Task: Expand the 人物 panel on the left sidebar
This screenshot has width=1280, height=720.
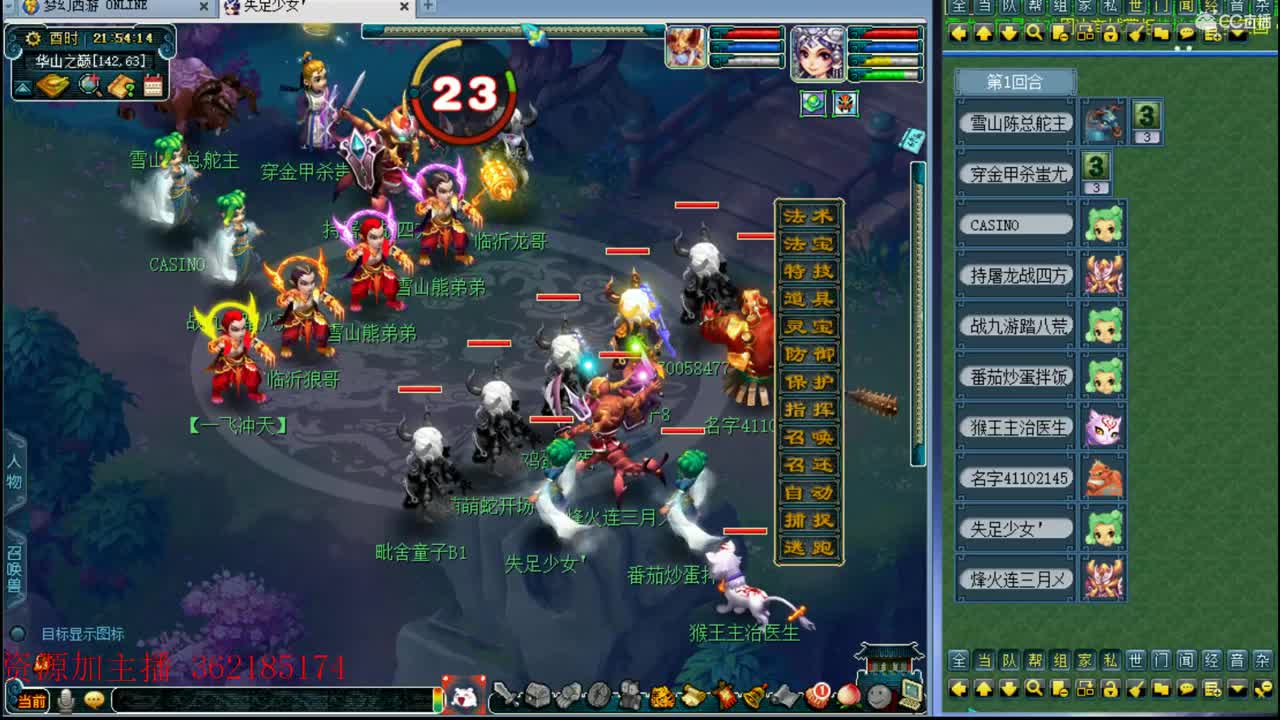Action: click(14, 470)
